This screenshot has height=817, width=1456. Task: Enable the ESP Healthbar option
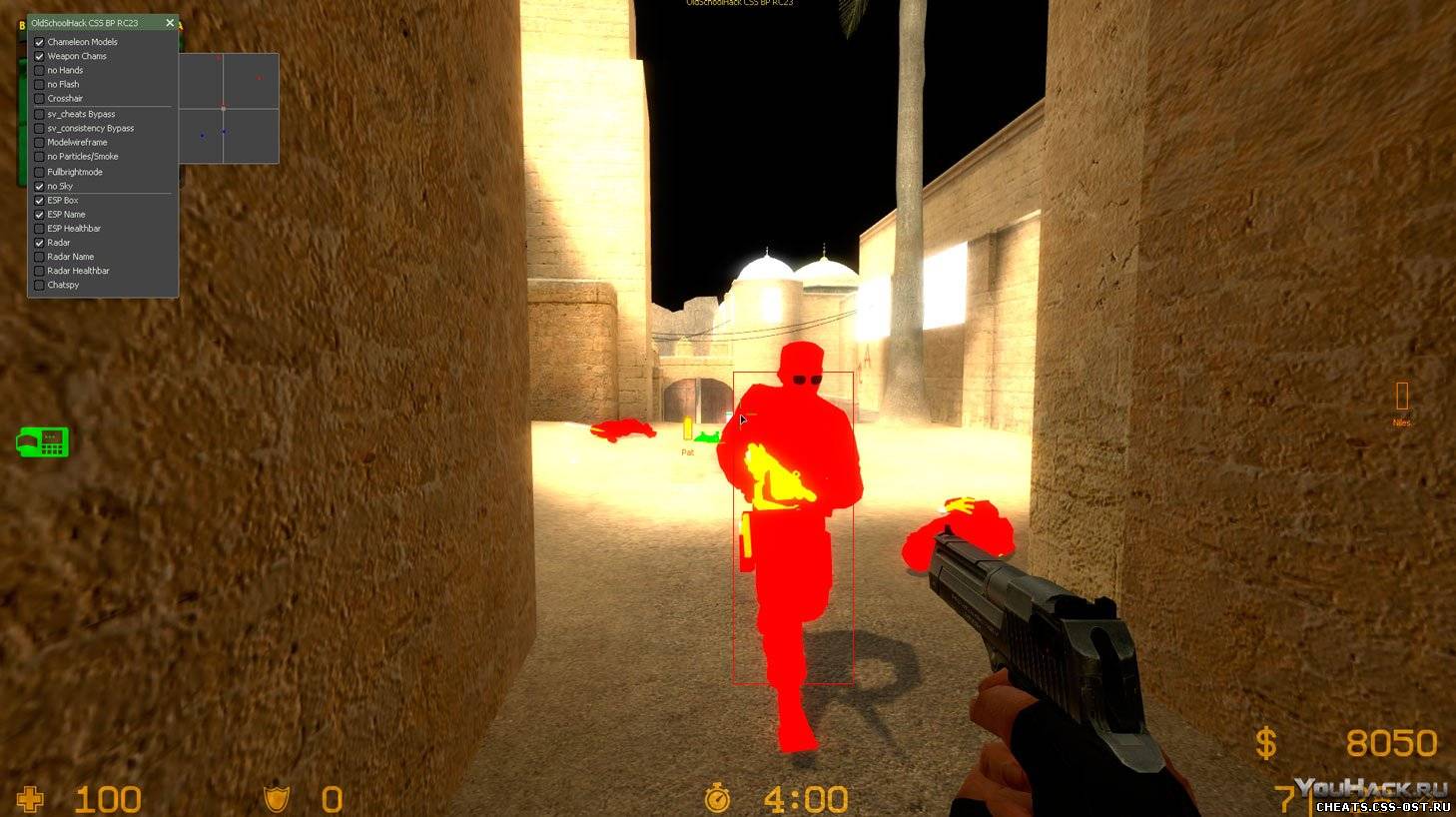[39, 229]
